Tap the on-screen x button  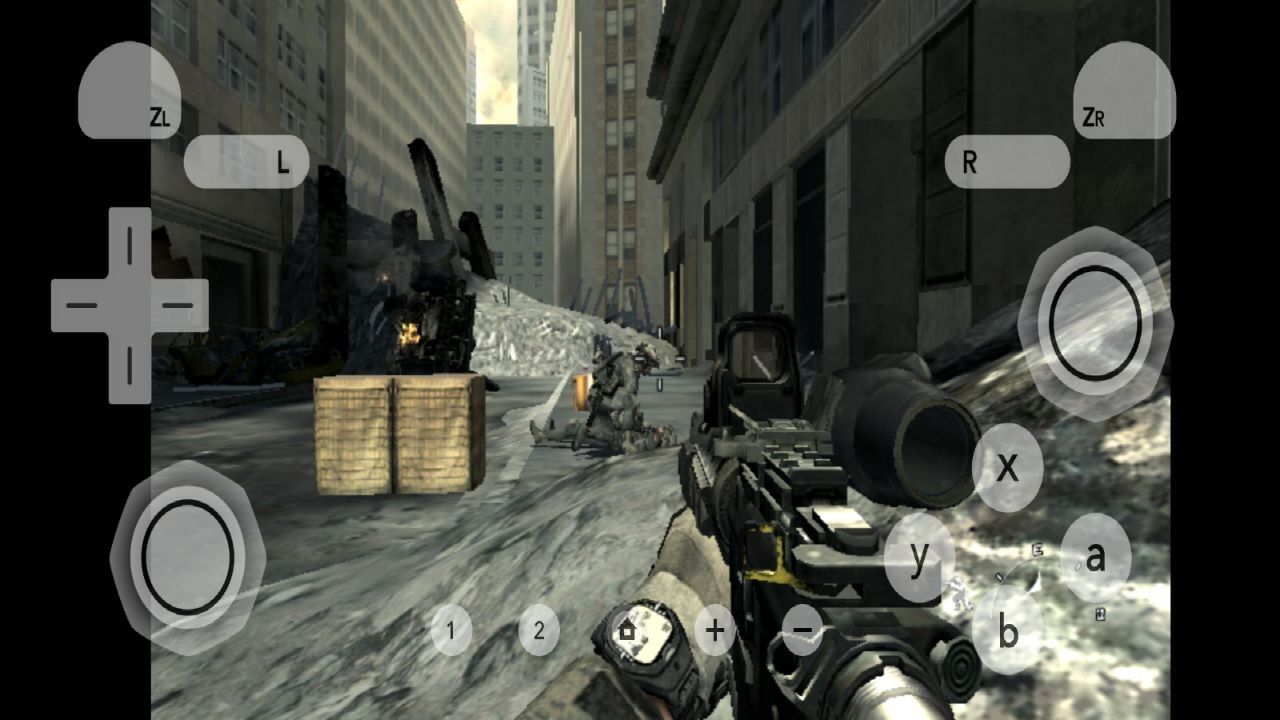(1007, 467)
